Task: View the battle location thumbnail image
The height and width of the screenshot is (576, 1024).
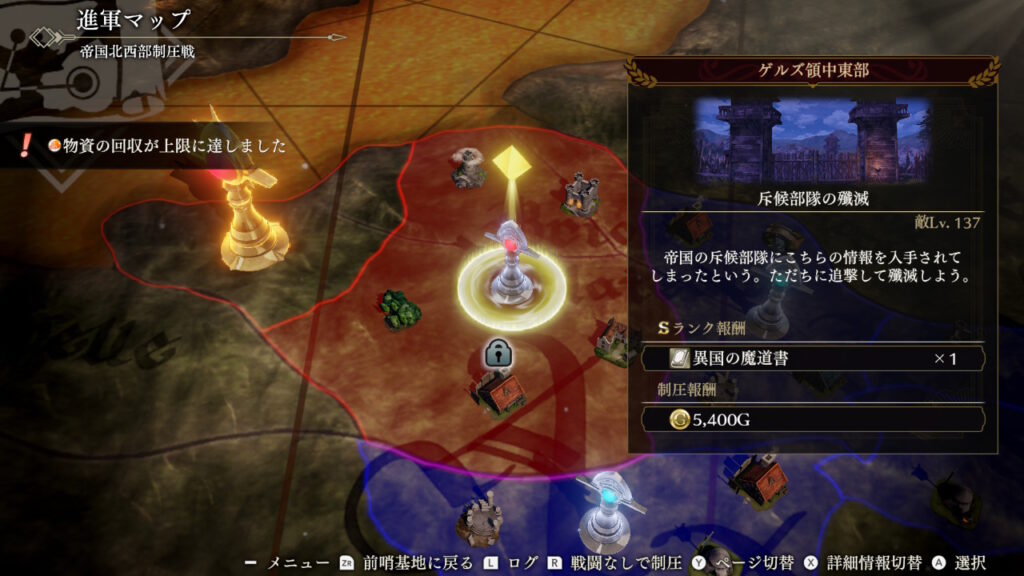Action: 812,140
